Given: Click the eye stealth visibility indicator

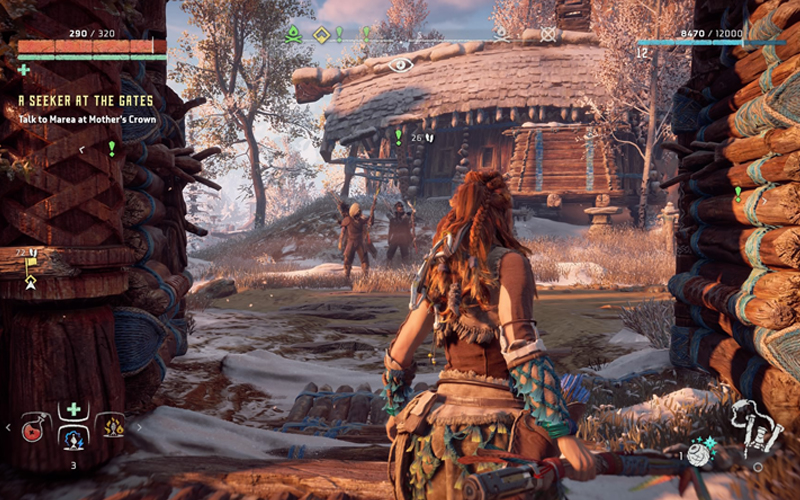Looking at the screenshot, I should point(400,65).
